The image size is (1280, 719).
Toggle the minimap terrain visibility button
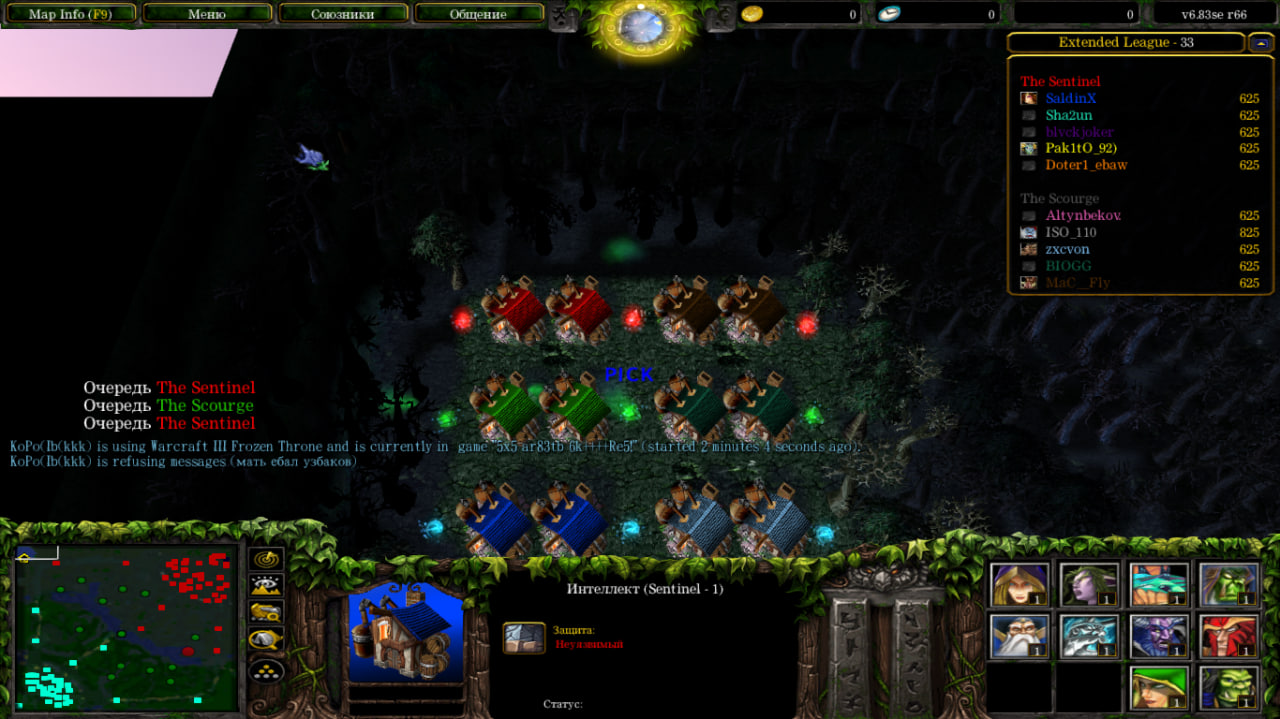(x=267, y=586)
